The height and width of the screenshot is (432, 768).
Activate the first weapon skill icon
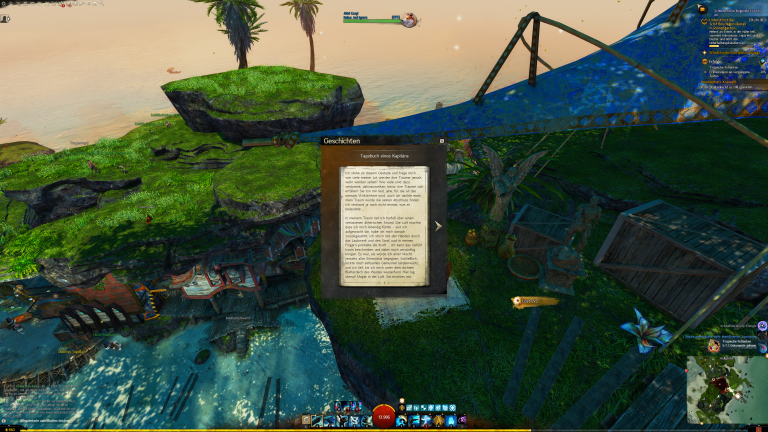tap(318, 420)
